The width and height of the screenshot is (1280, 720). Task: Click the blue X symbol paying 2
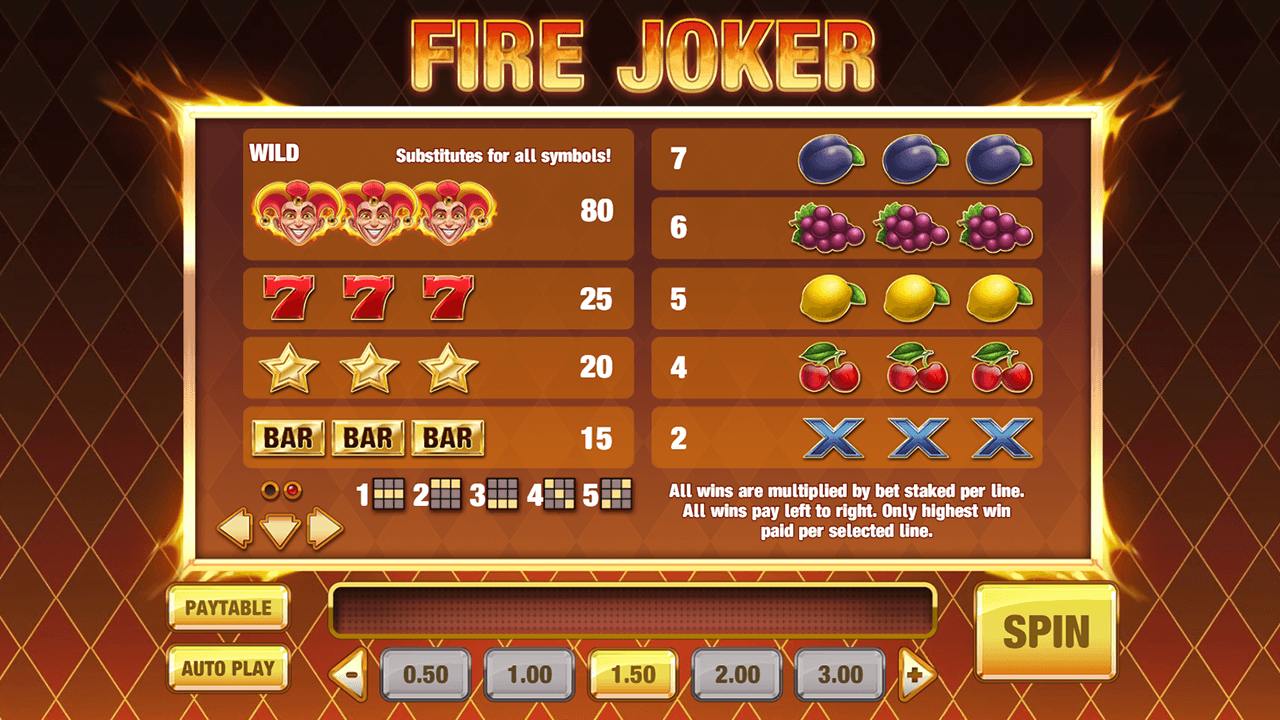pyautogui.click(x=915, y=437)
